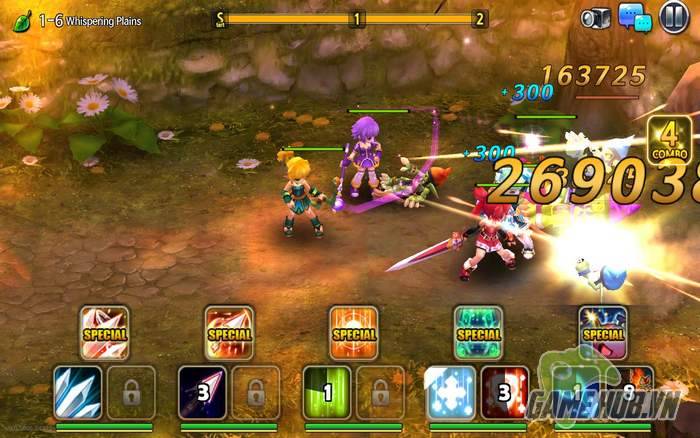Trigger the red arrow-slash SPECIAL skill
The image size is (700, 438).
point(229,332)
